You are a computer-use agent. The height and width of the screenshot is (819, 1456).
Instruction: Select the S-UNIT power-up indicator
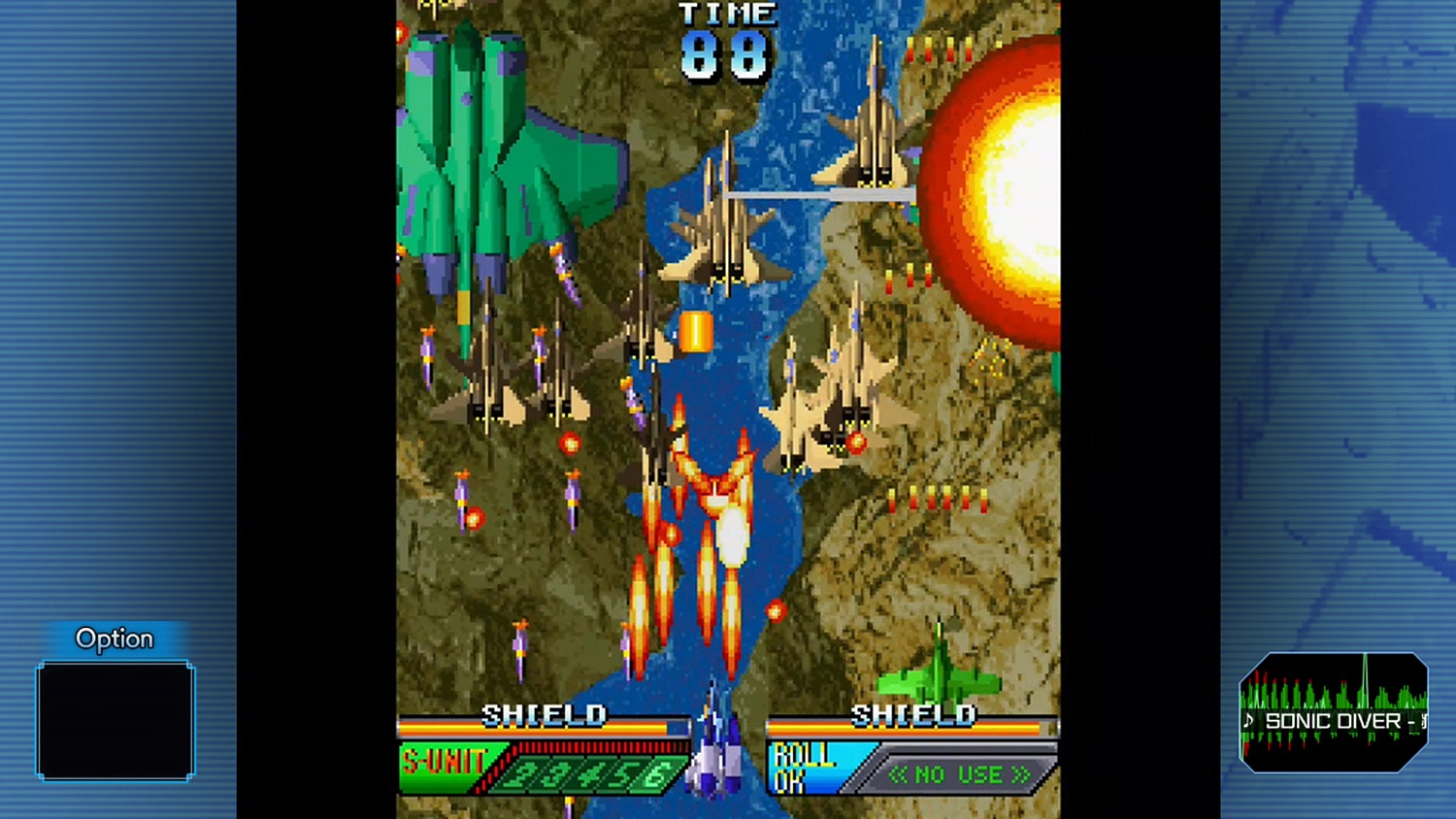[444, 762]
